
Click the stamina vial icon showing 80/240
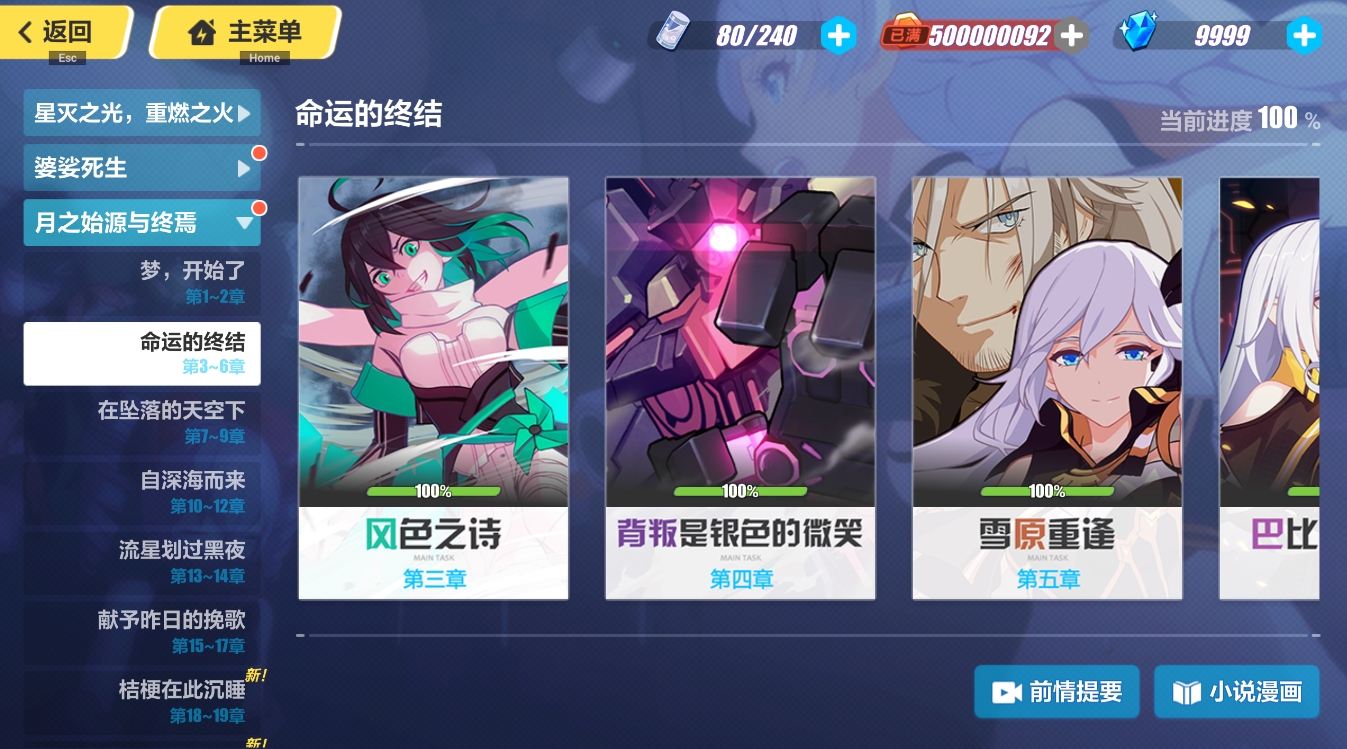click(672, 33)
